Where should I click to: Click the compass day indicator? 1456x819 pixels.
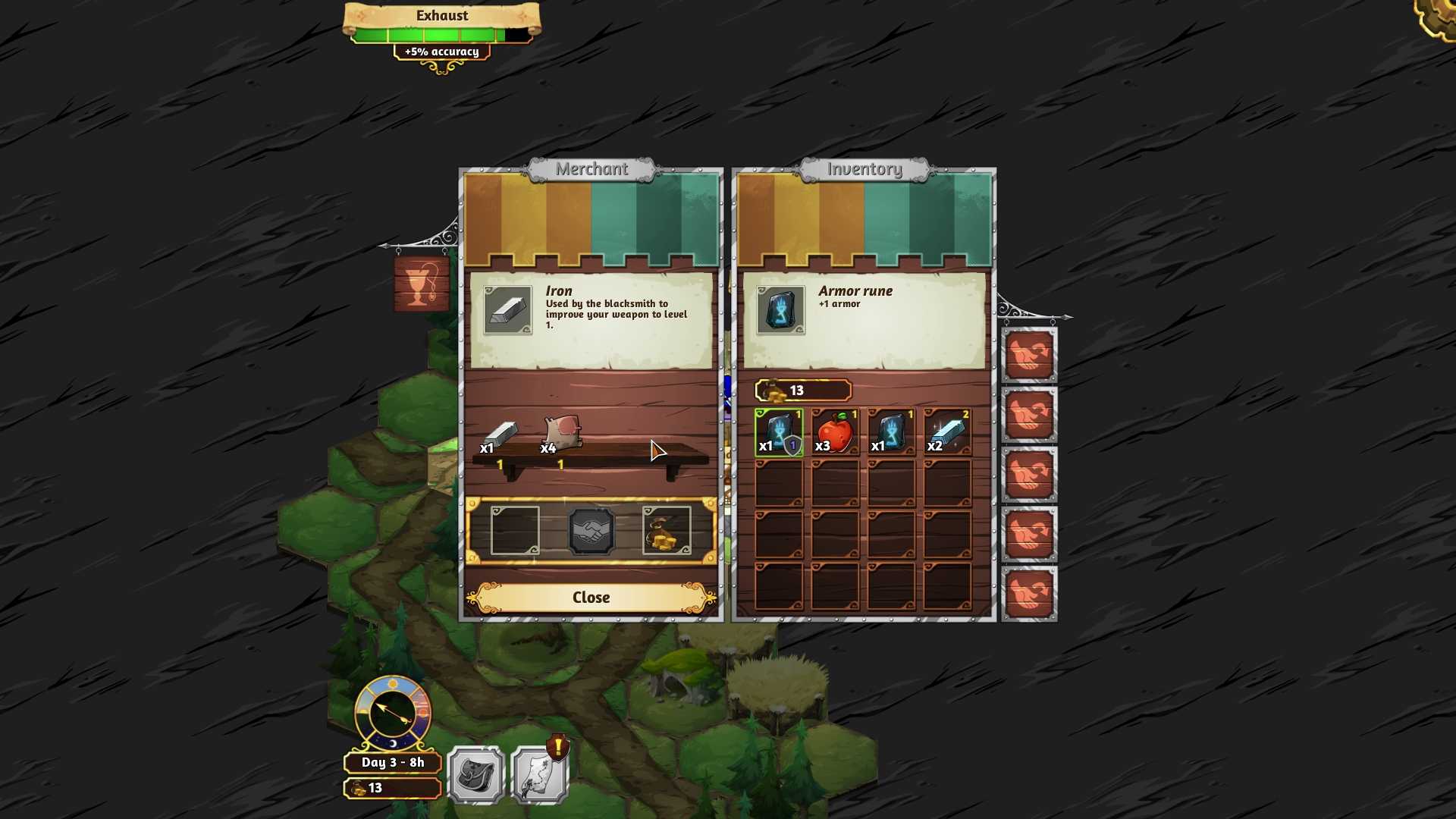pyautogui.click(x=391, y=713)
